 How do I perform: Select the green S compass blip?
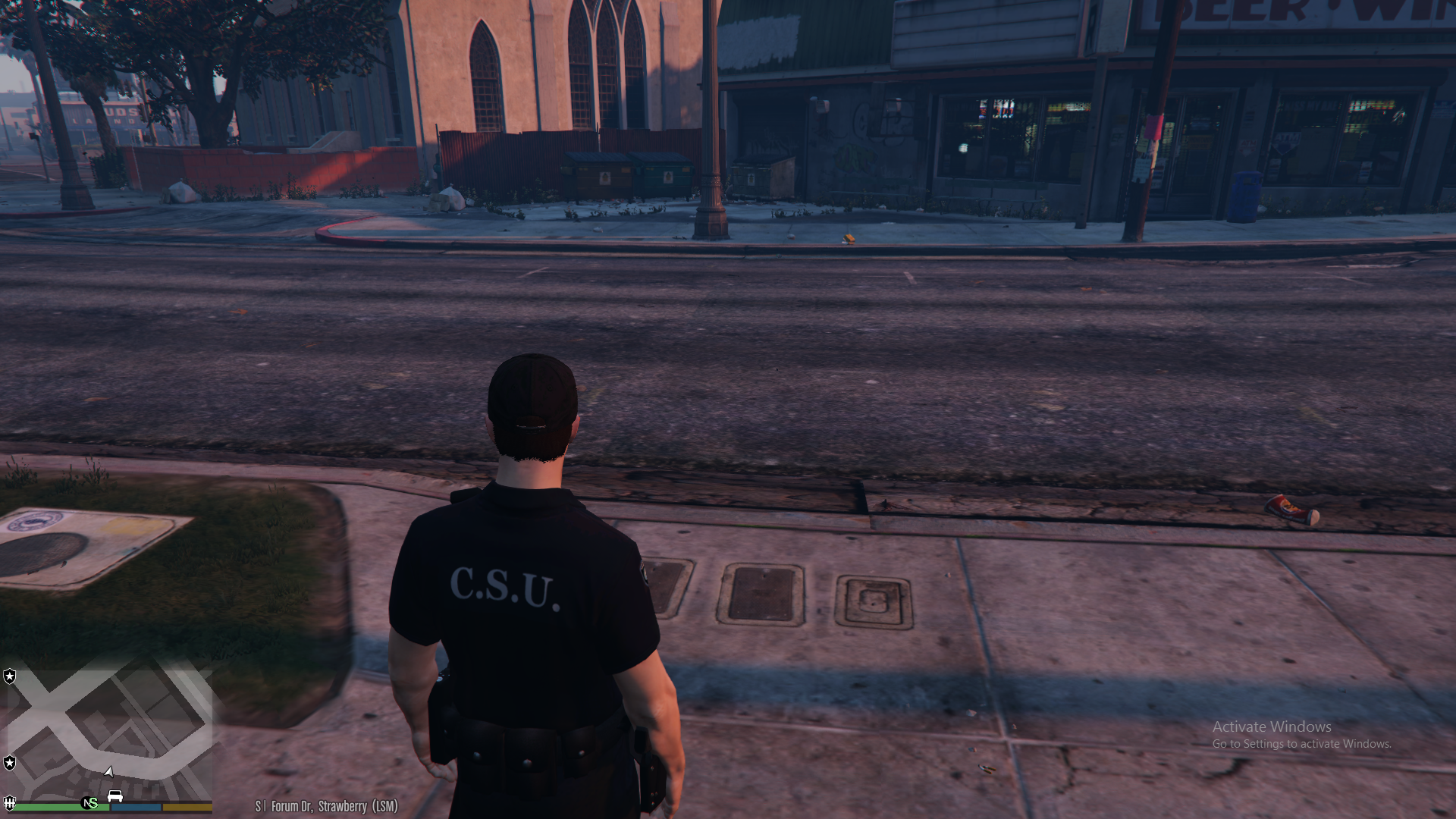click(89, 803)
